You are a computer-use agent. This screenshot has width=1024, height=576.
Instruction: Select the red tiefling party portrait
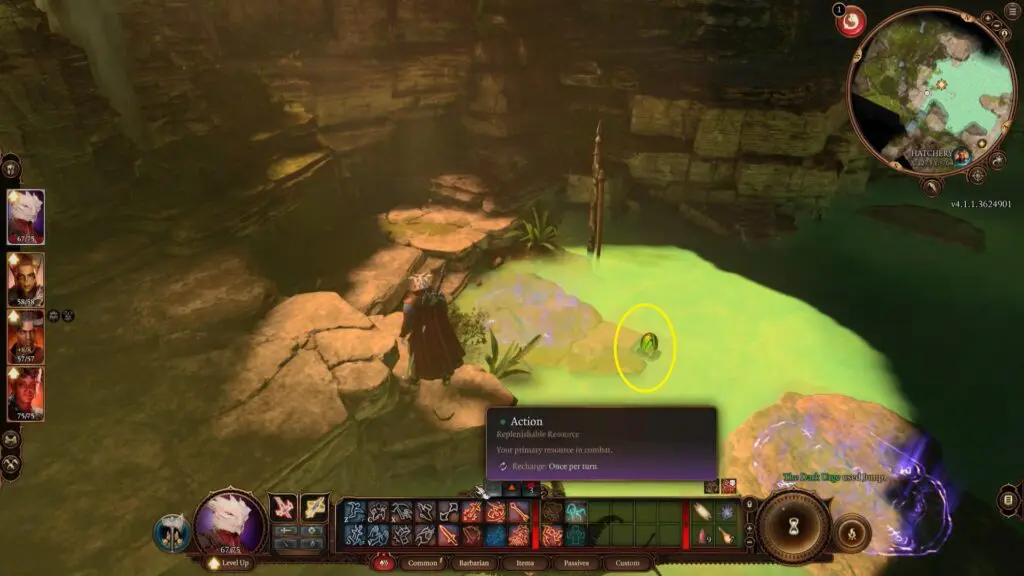[26, 394]
